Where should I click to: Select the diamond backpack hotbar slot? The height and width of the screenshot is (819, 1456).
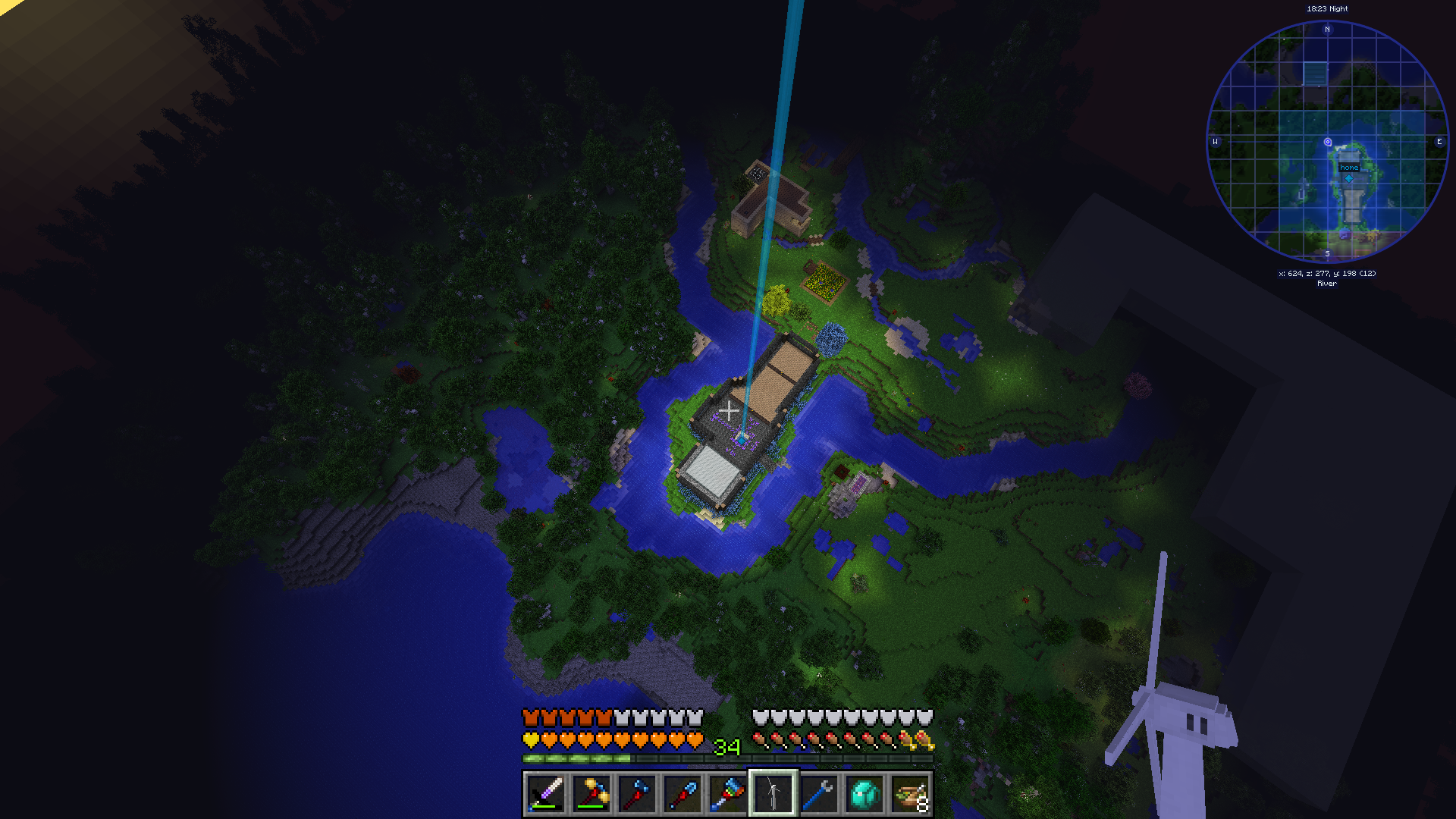(864, 794)
